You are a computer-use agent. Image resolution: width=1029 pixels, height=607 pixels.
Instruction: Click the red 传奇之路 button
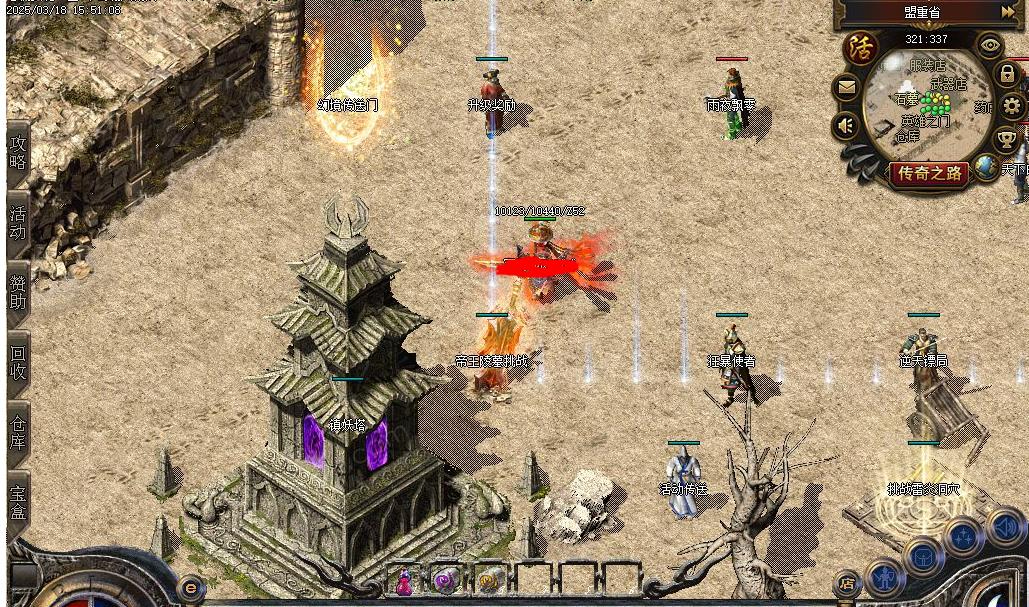coord(930,173)
